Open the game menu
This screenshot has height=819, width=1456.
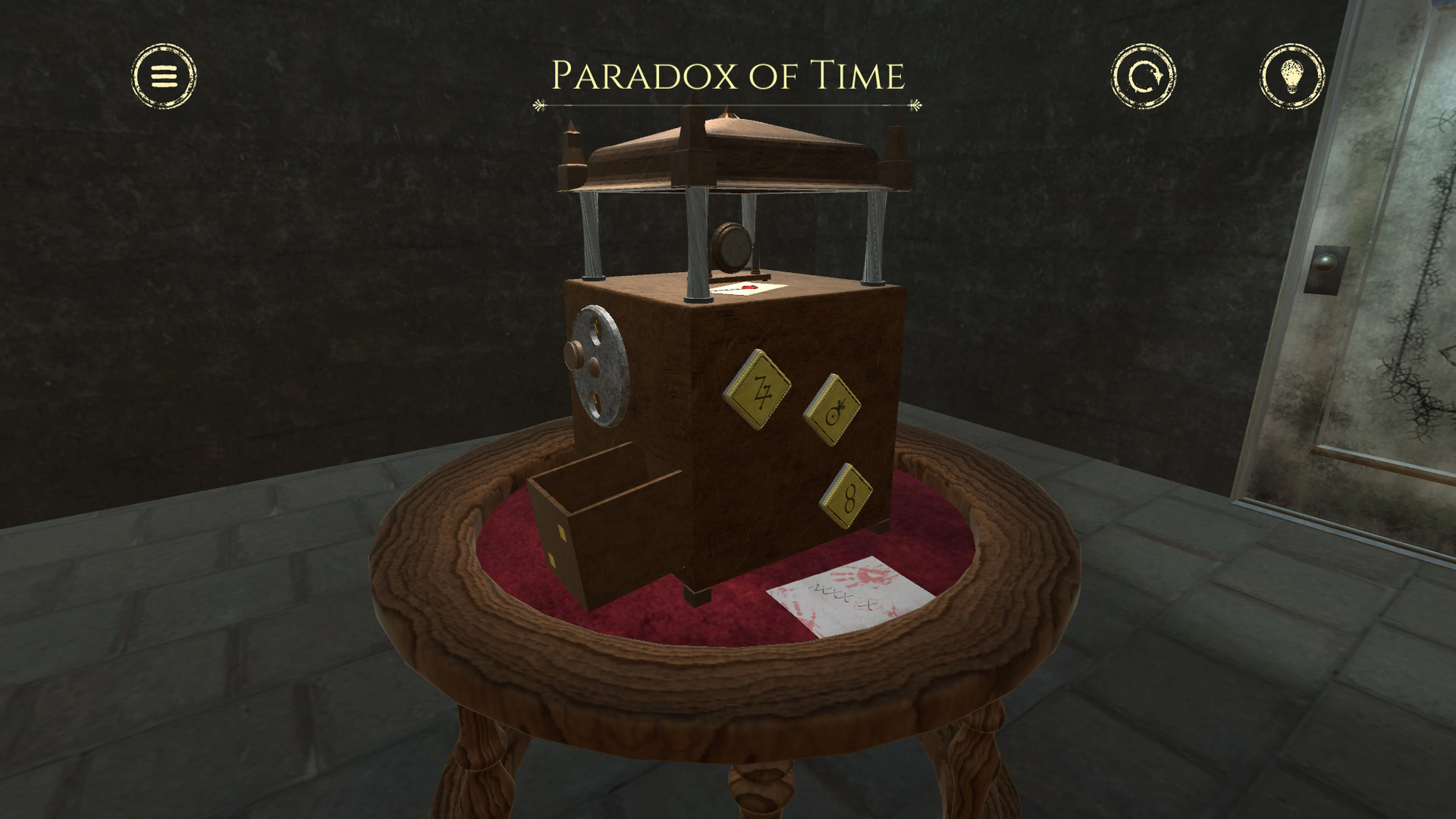[163, 76]
